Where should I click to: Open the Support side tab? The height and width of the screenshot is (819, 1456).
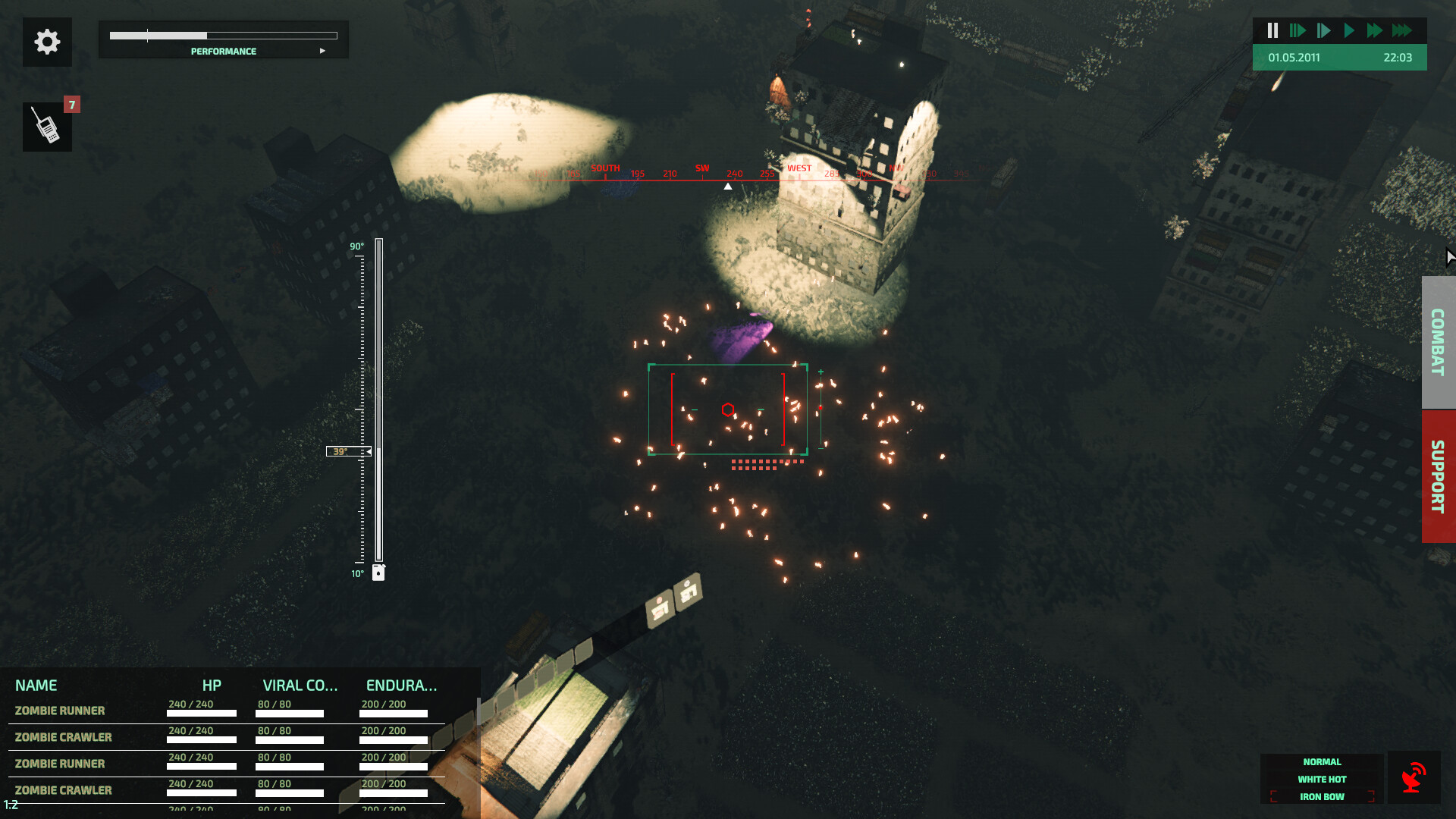click(1438, 476)
